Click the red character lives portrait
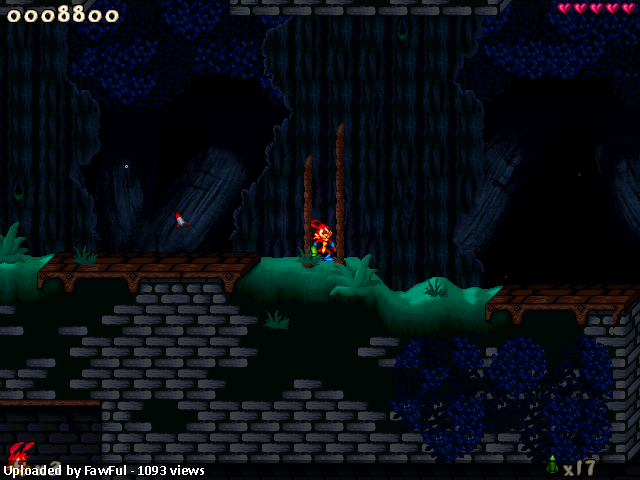The image size is (640, 480). 22,455
